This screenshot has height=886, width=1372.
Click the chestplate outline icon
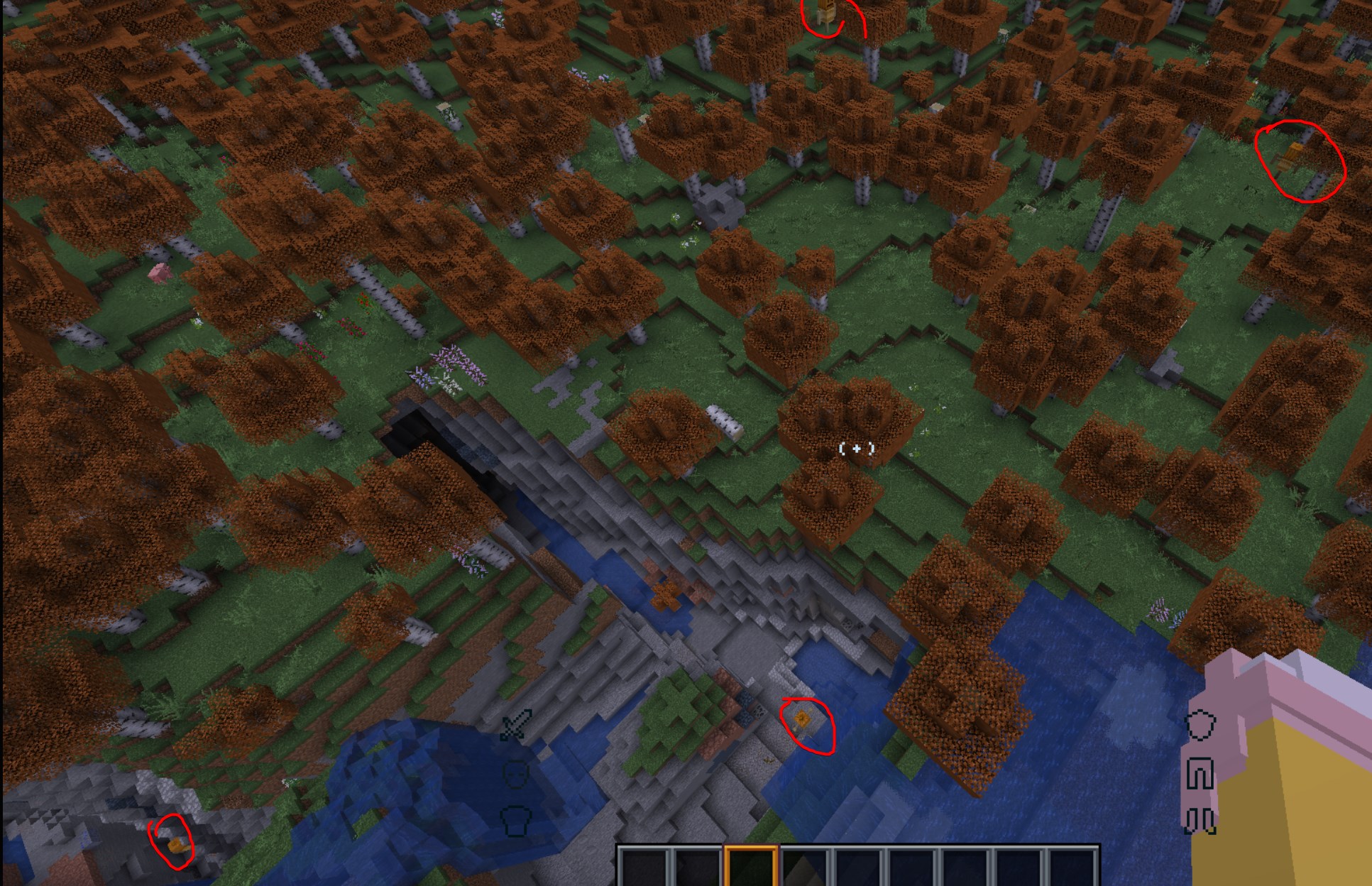click(x=515, y=821)
